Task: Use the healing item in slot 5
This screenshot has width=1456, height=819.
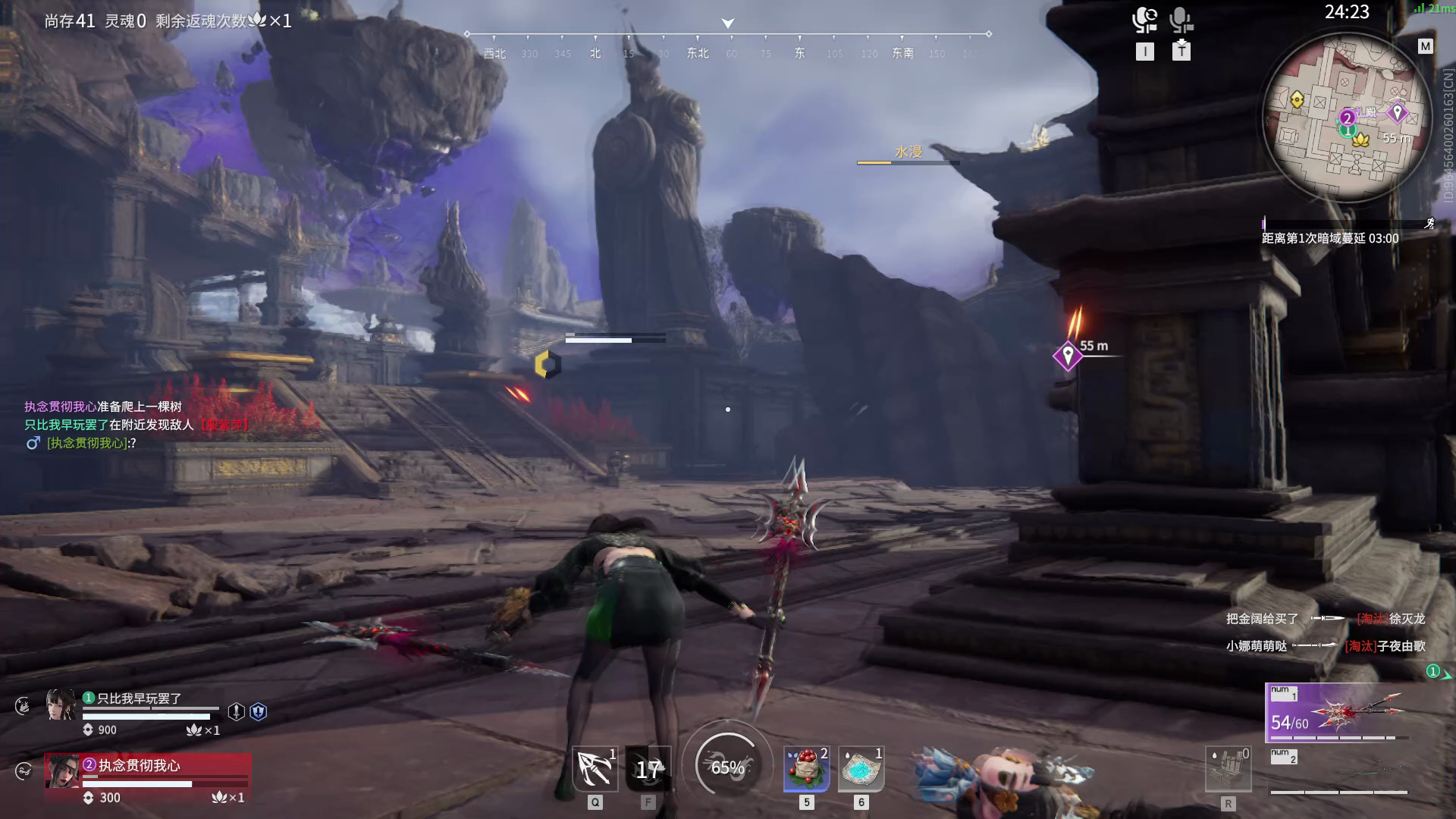Action: pos(806,769)
